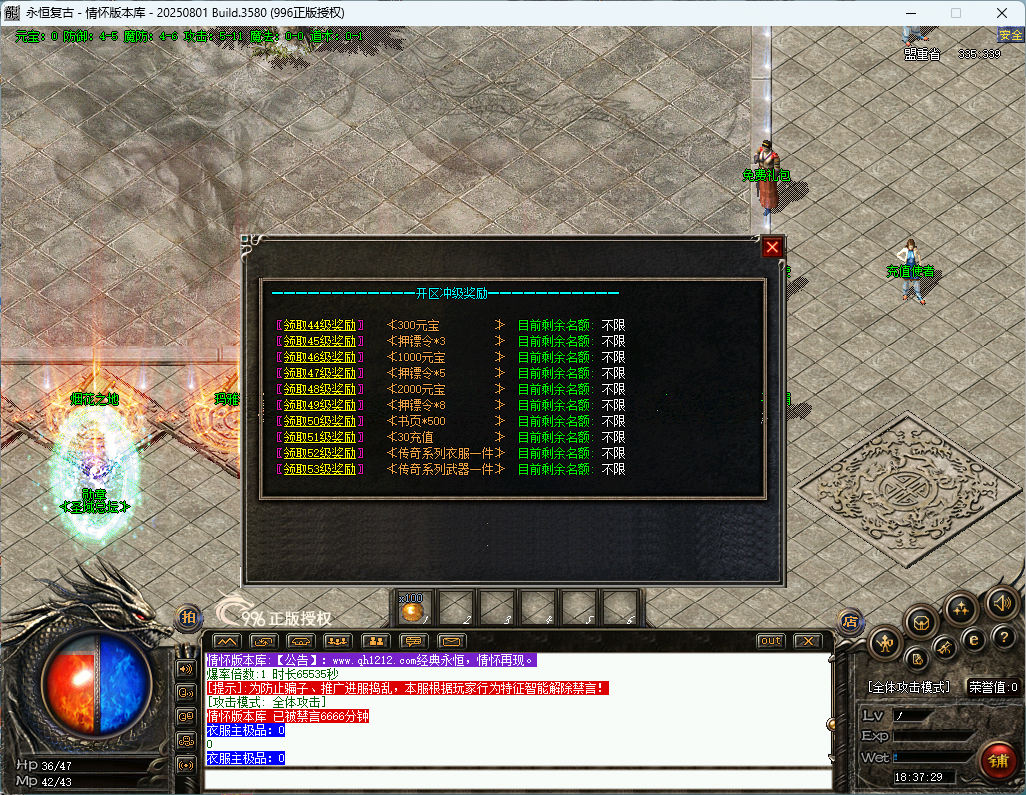1026x795 pixels.
Task: Open the shop via the round 店 button
Action: coord(849,621)
